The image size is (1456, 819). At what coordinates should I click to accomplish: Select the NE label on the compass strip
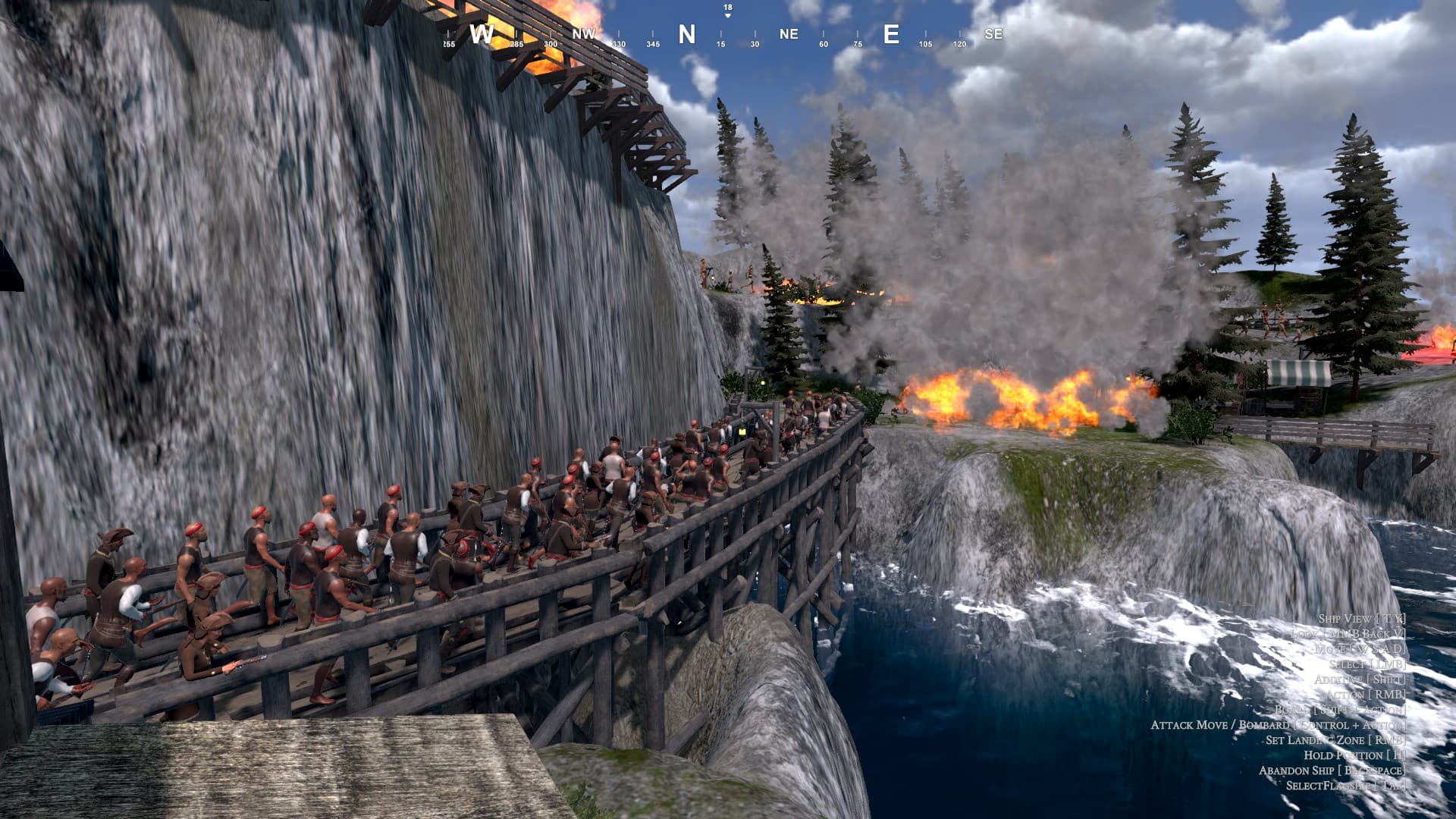(787, 33)
